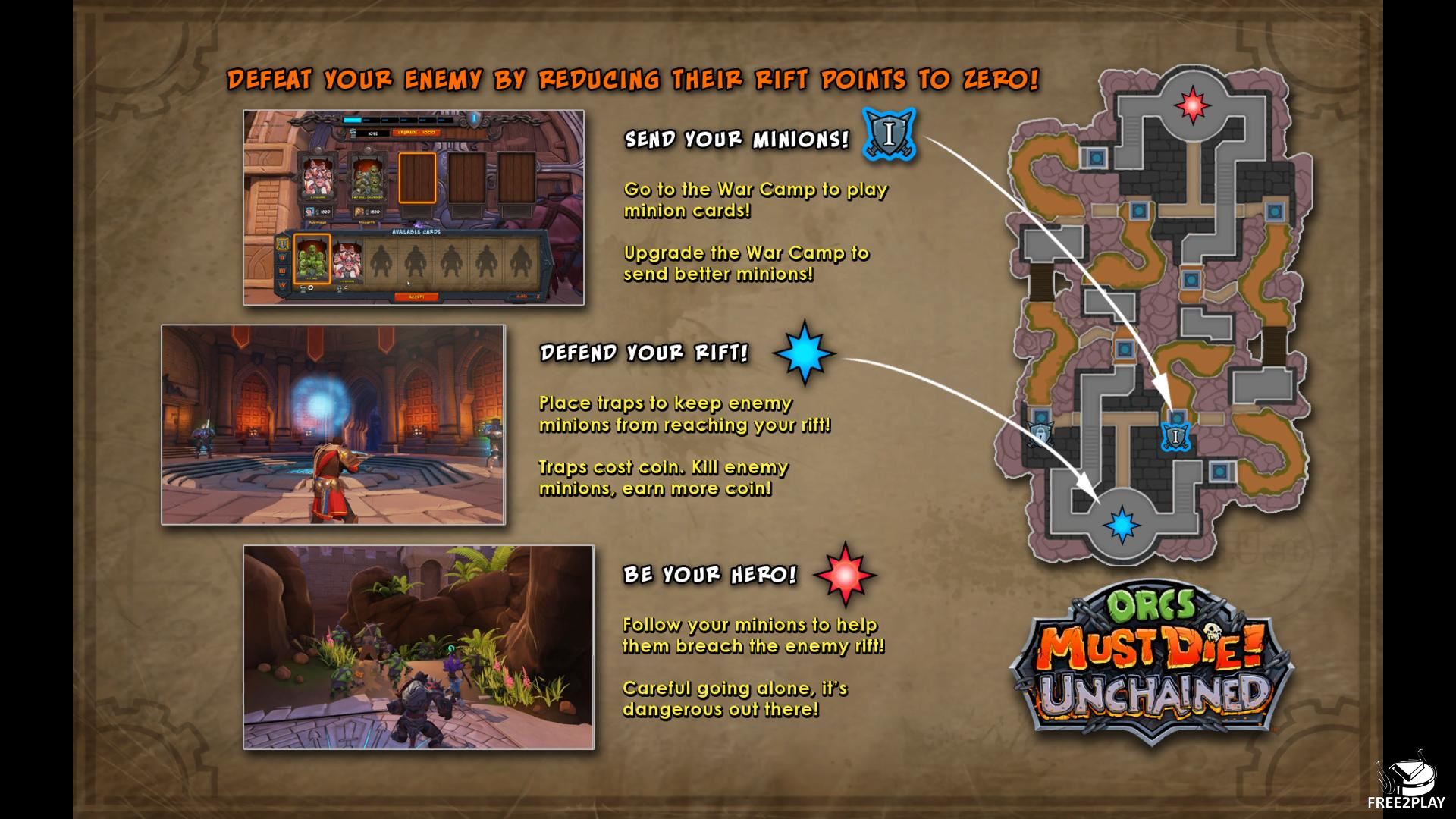
Task: Open the rift defense screenshot
Action: [333, 425]
